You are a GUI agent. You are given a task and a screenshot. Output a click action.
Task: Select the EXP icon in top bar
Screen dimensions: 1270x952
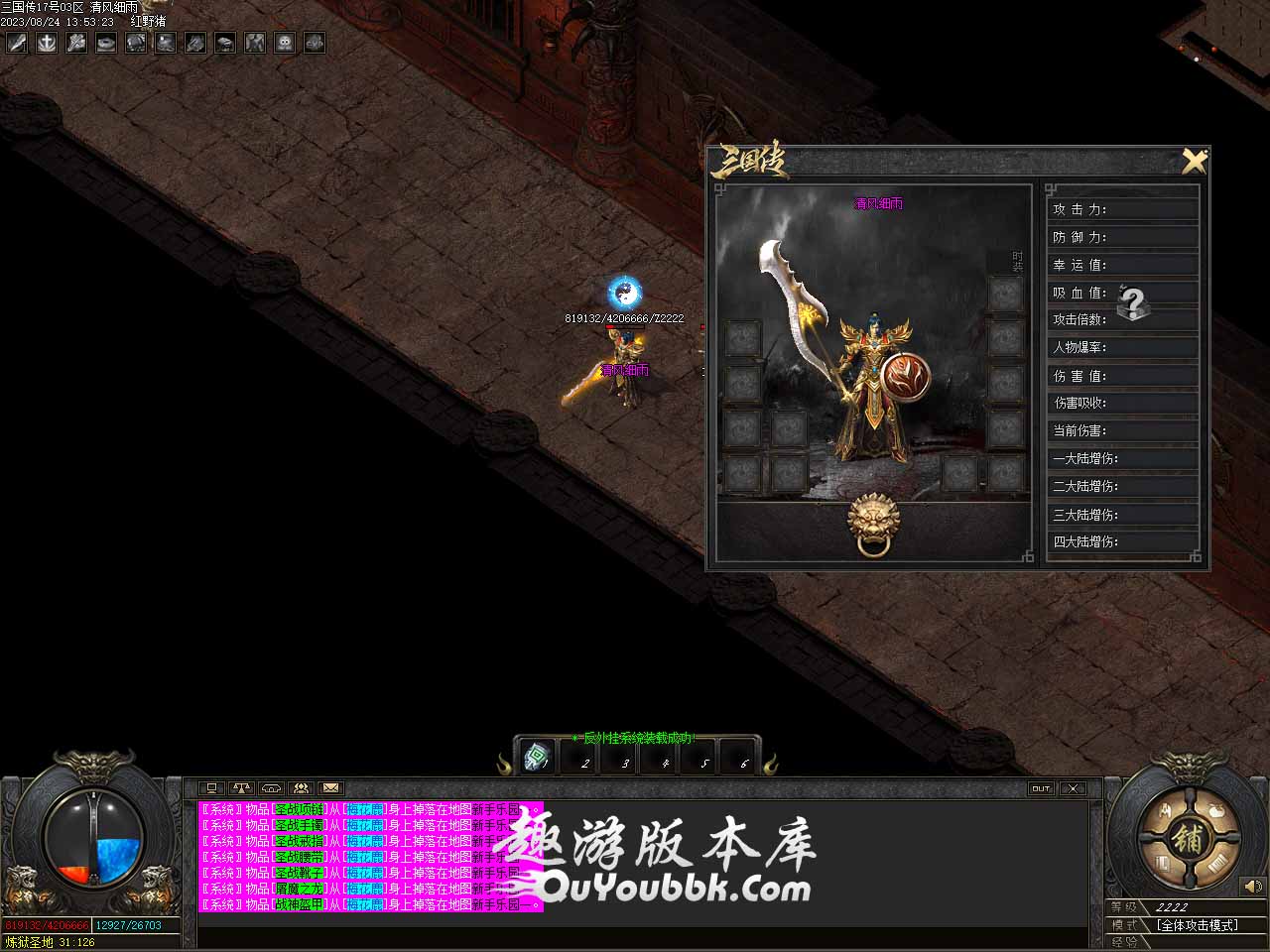[x=315, y=43]
